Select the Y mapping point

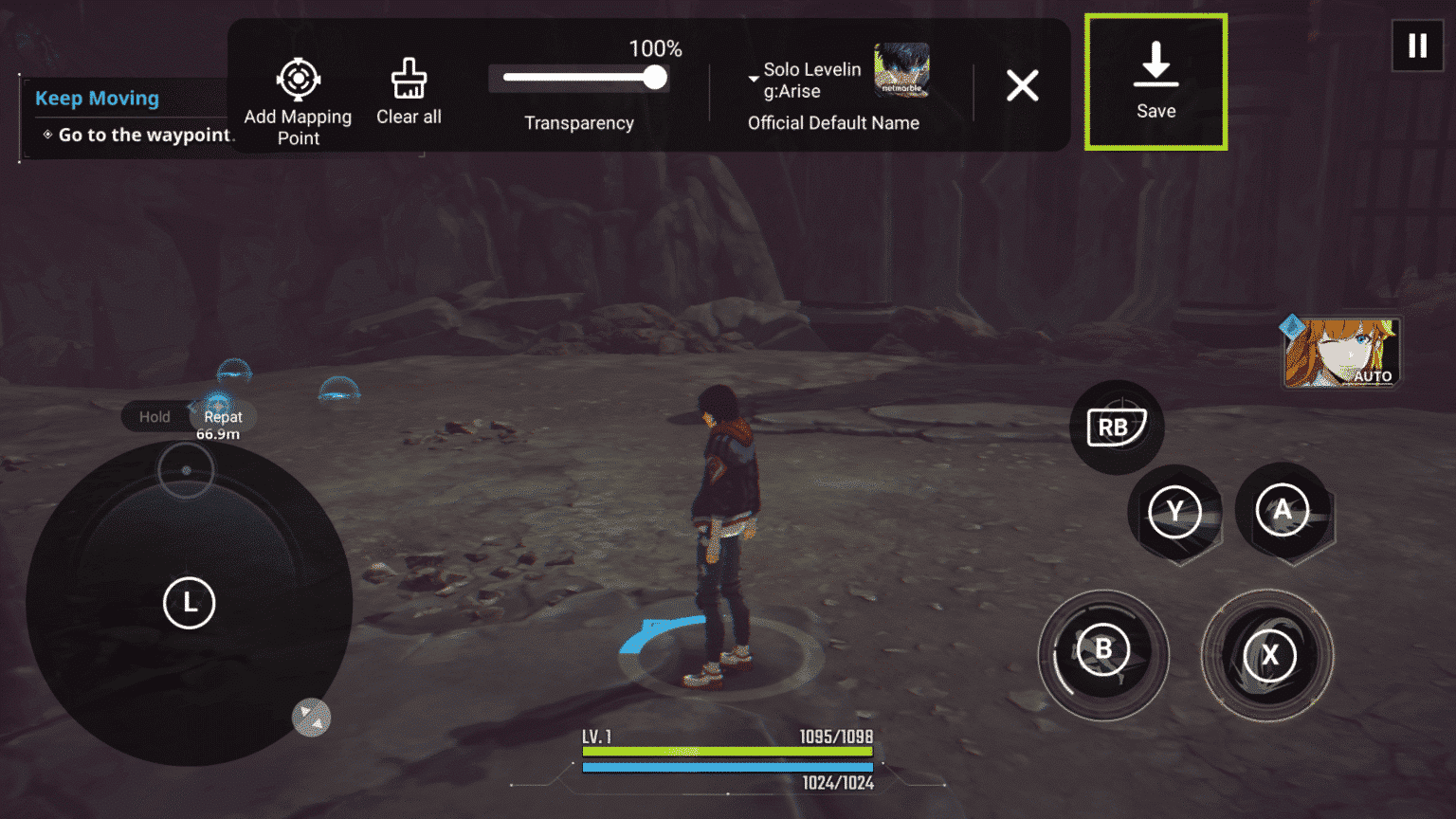pos(1174,512)
